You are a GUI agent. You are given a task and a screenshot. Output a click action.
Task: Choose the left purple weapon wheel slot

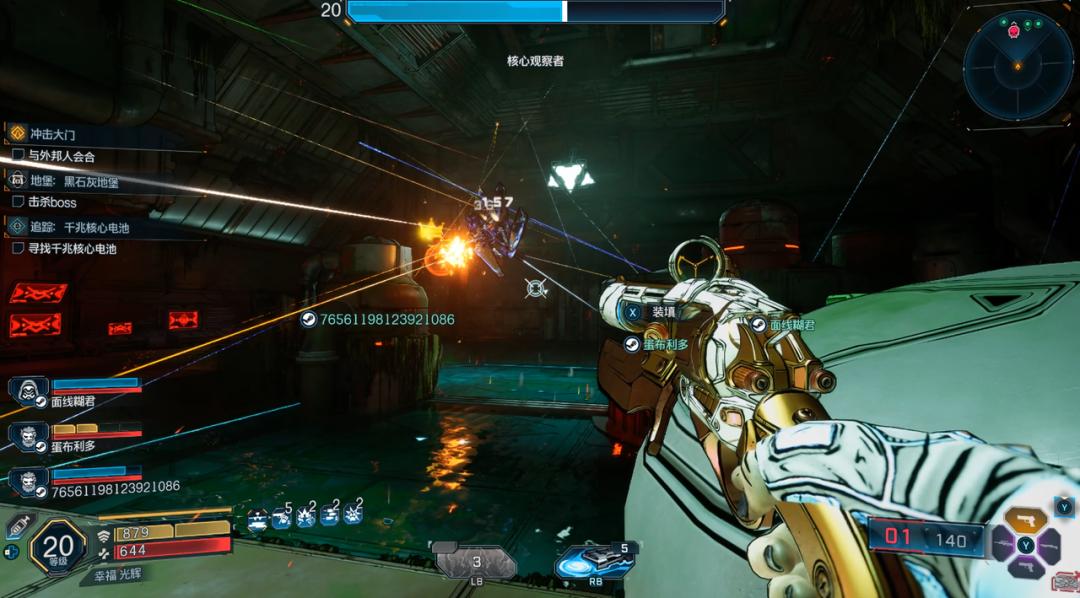(1002, 545)
